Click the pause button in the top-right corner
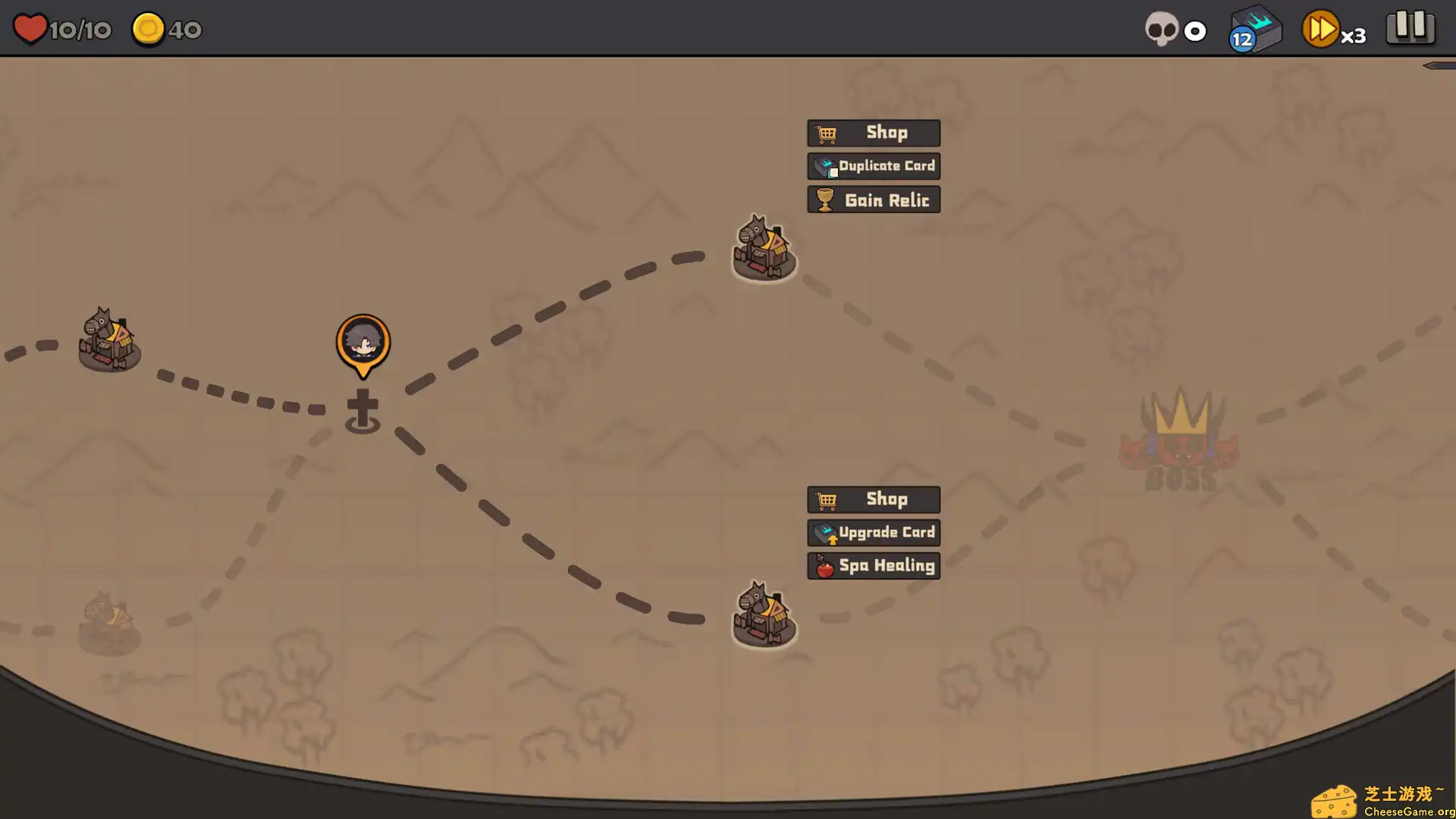The width and height of the screenshot is (1456, 819). point(1410,28)
